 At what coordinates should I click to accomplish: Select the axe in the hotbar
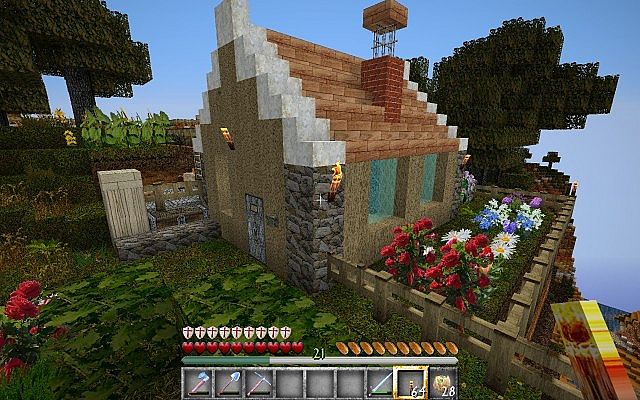tap(199, 383)
